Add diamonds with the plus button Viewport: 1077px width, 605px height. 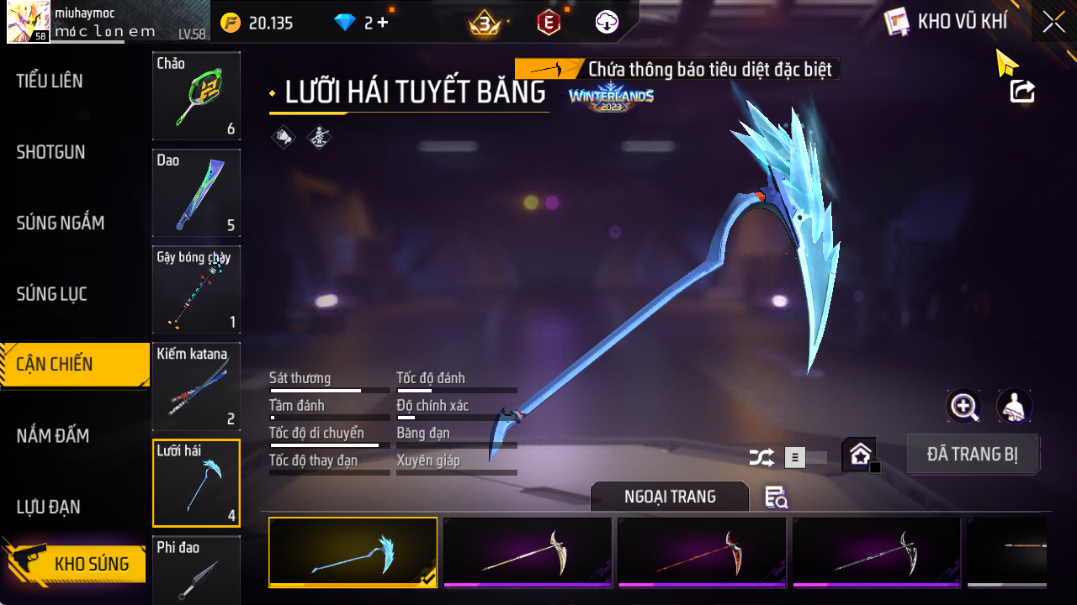pyautogui.click(x=383, y=23)
